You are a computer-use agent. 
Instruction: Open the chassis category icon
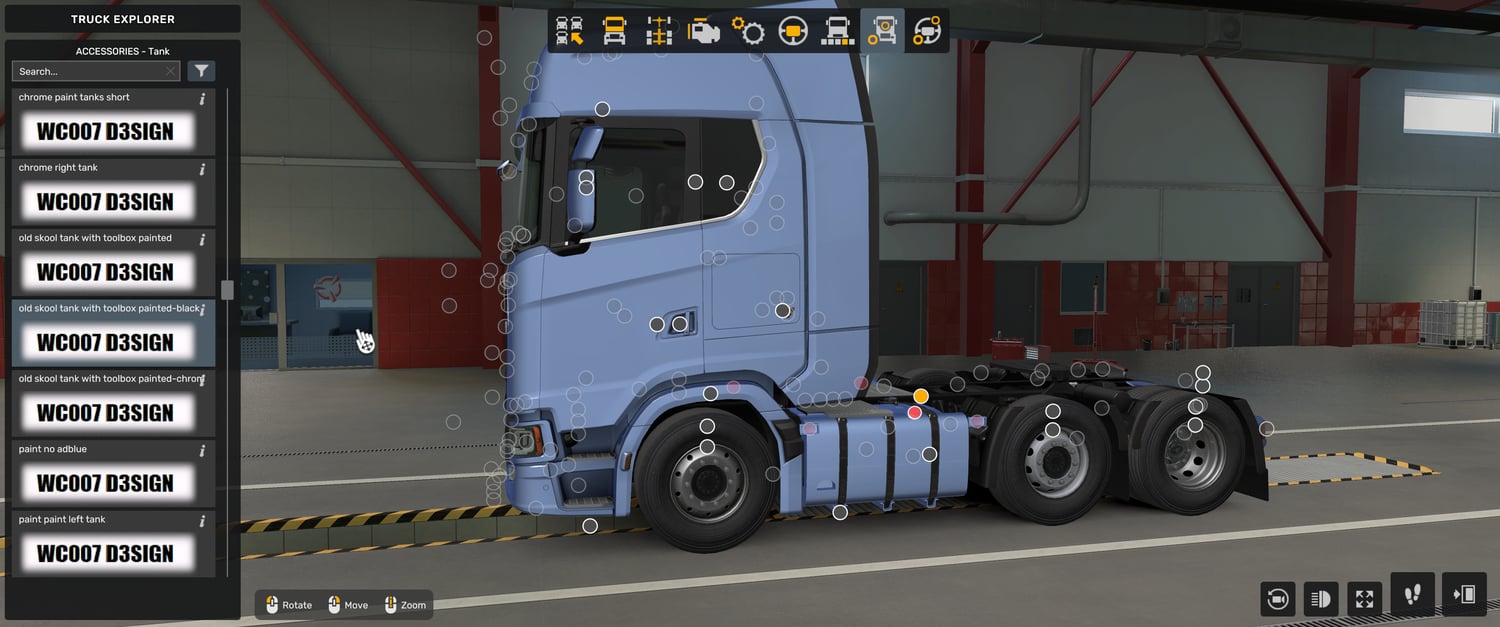[659, 31]
